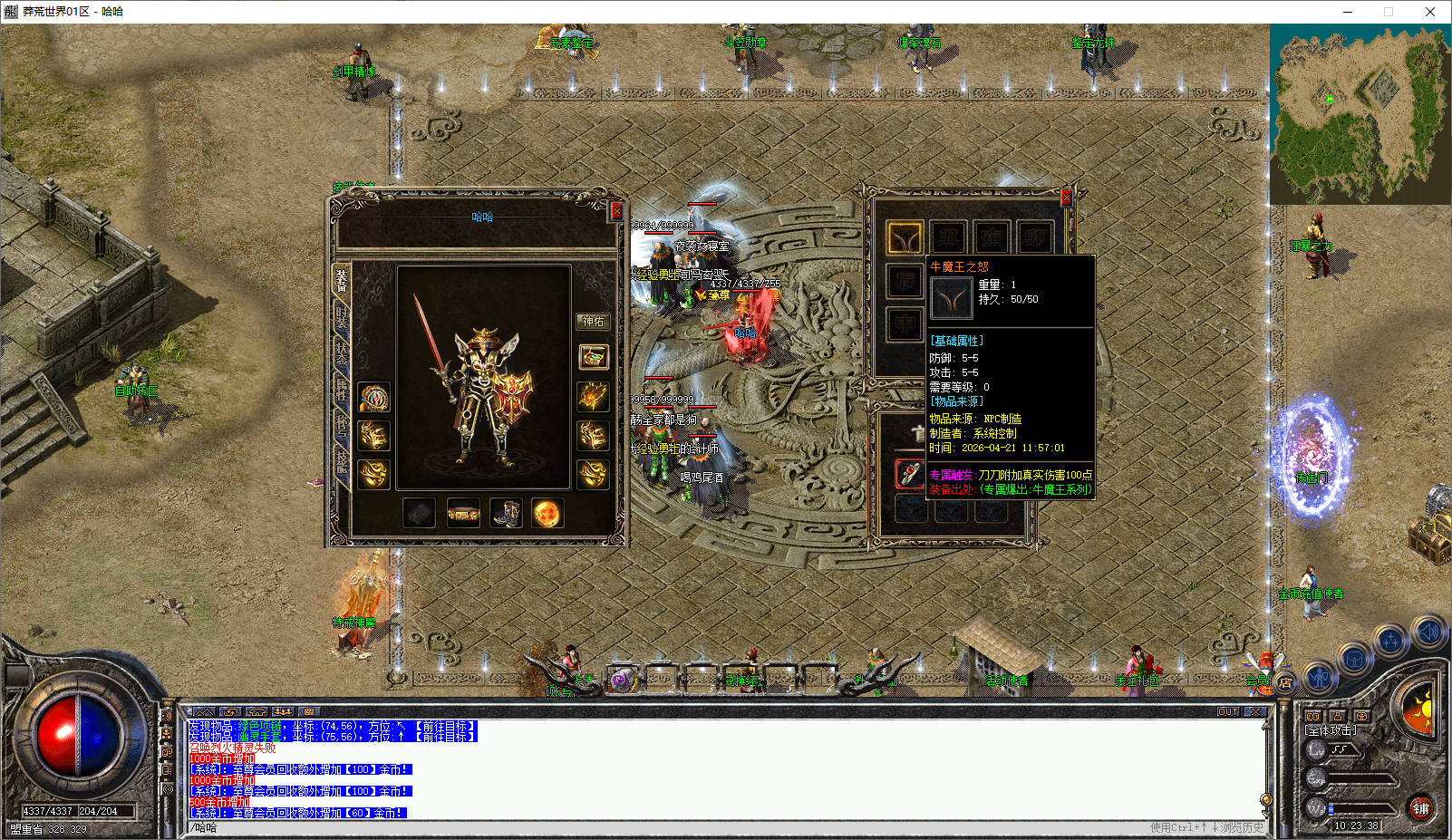Toggle sound with the speaker button

[x=1429, y=630]
